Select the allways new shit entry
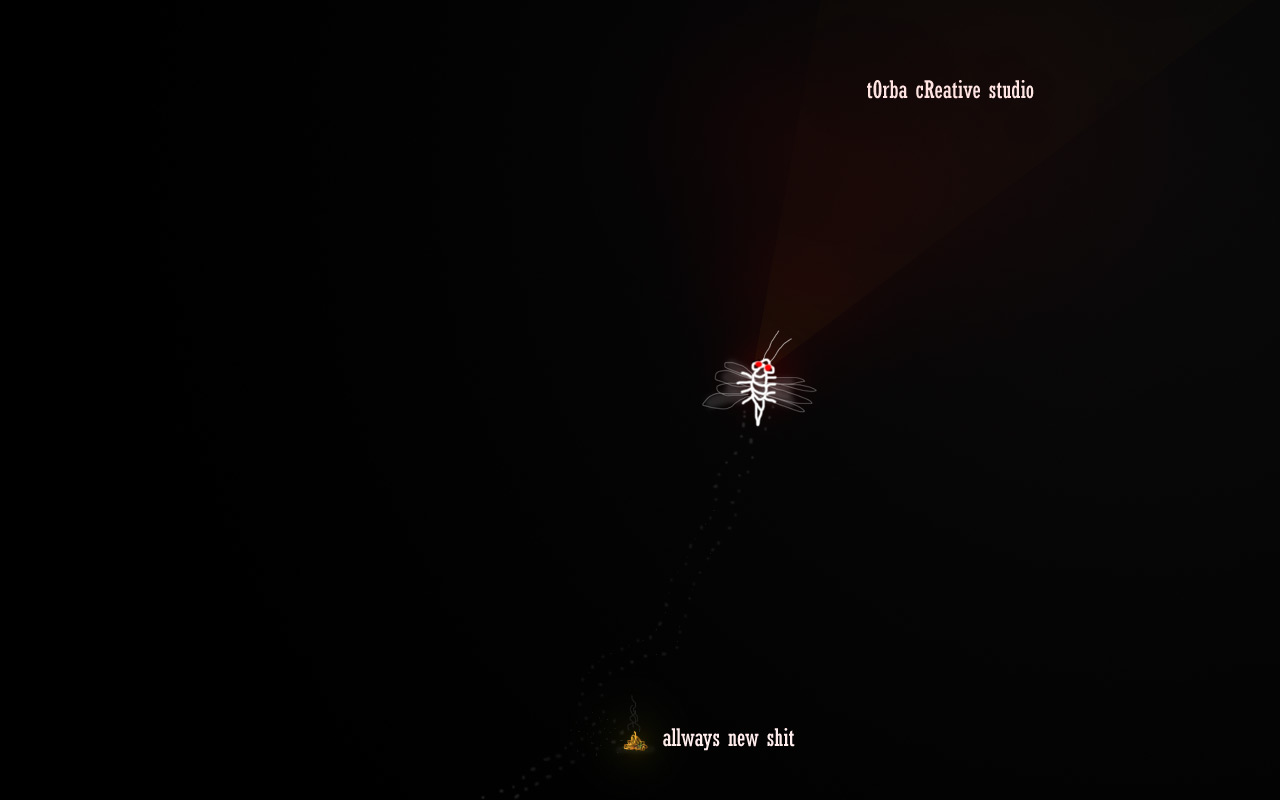The width and height of the screenshot is (1280, 800). tap(727, 739)
